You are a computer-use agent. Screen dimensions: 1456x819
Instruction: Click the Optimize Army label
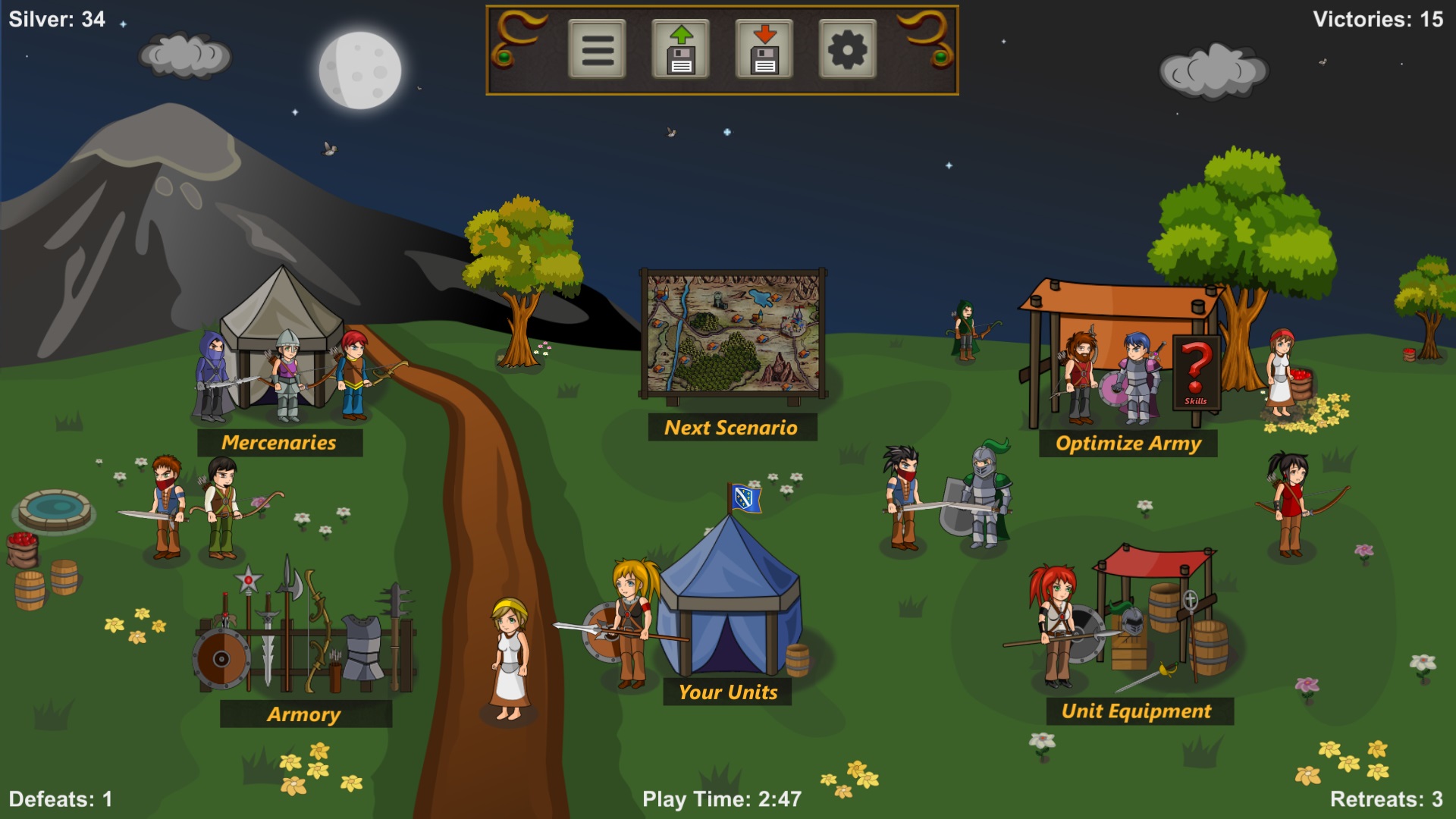[1128, 442]
